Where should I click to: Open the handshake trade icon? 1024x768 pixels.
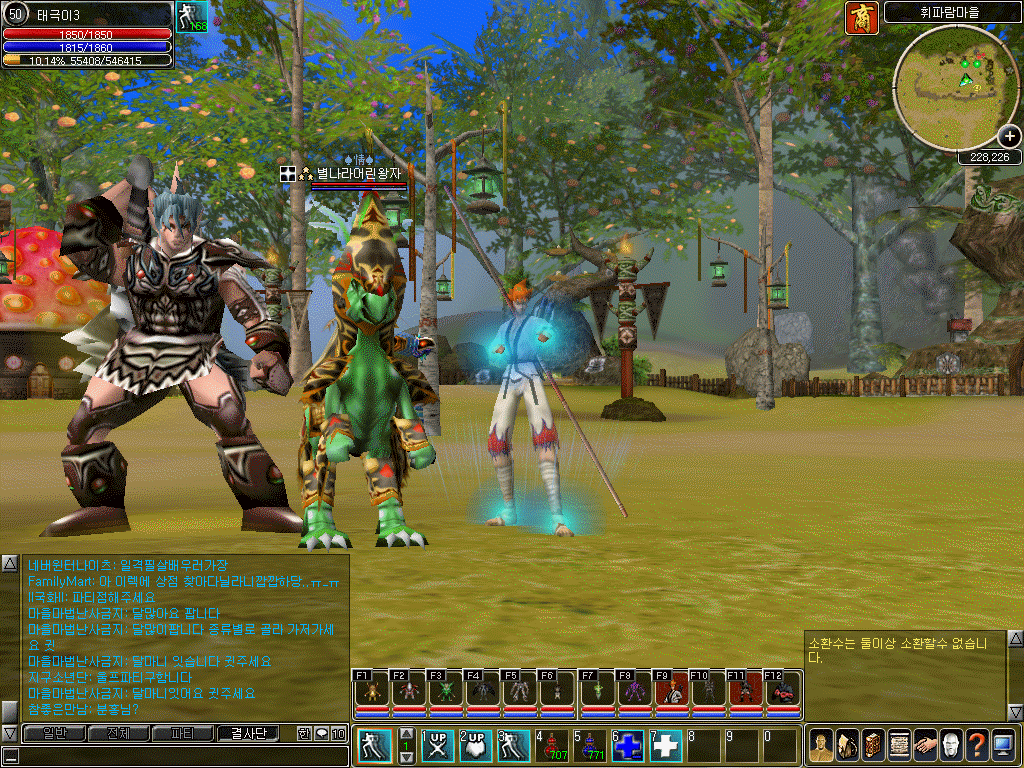click(x=924, y=745)
